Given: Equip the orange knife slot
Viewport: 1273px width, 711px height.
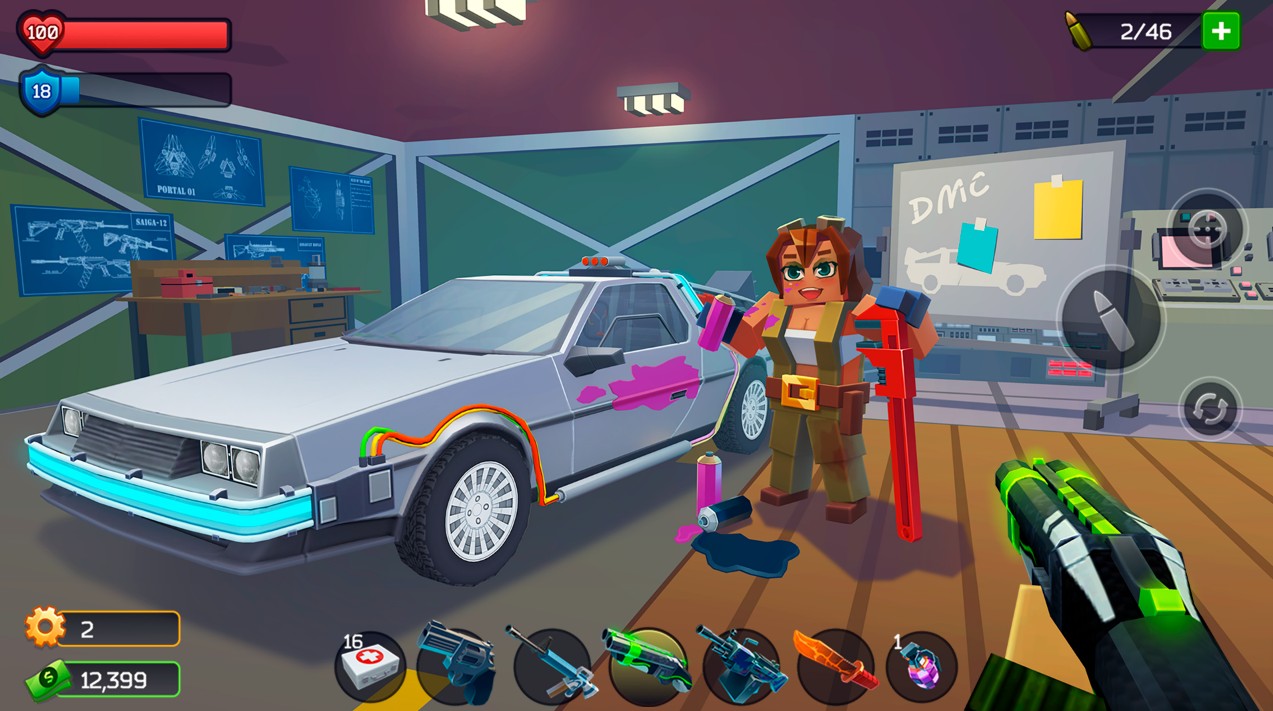Looking at the screenshot, I should coord(834,665).
